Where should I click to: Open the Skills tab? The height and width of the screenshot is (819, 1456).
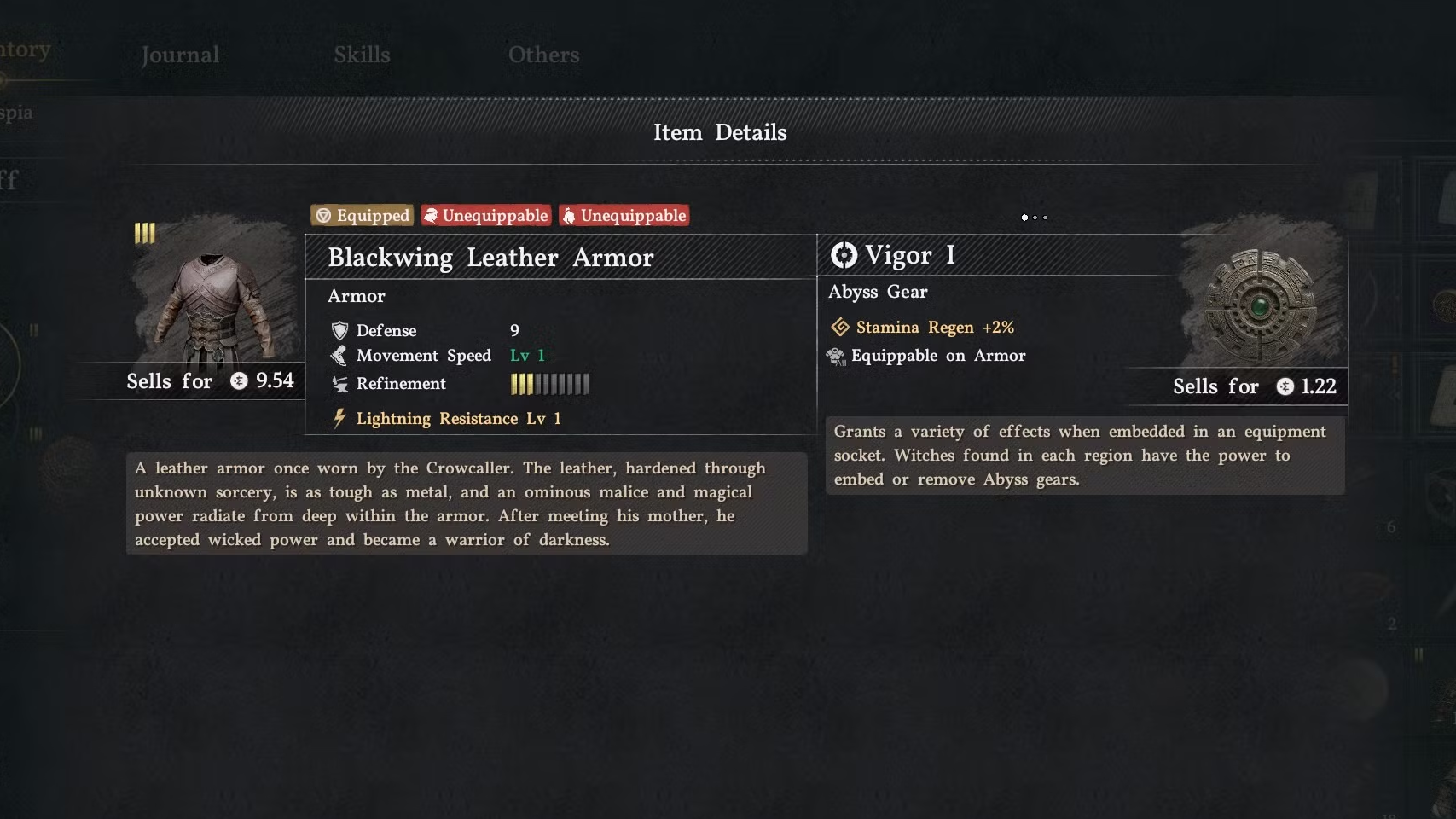362,55
